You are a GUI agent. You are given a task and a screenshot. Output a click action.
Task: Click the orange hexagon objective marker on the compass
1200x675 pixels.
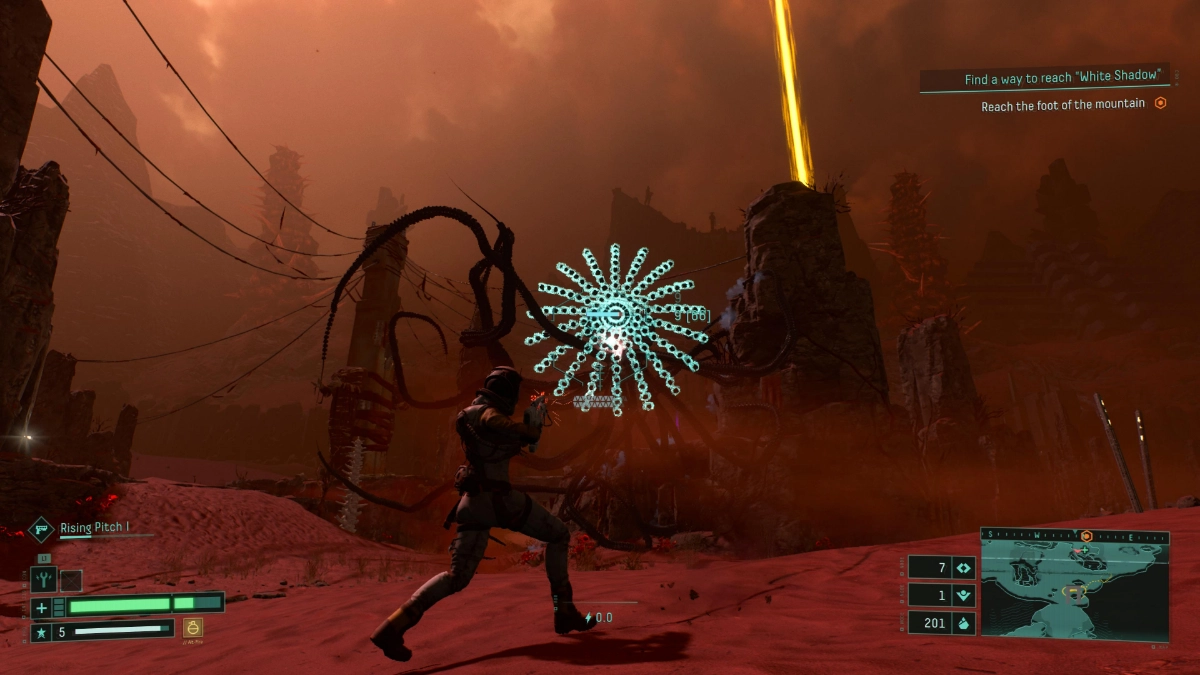pyautogui.click(x=1086, y=535)
